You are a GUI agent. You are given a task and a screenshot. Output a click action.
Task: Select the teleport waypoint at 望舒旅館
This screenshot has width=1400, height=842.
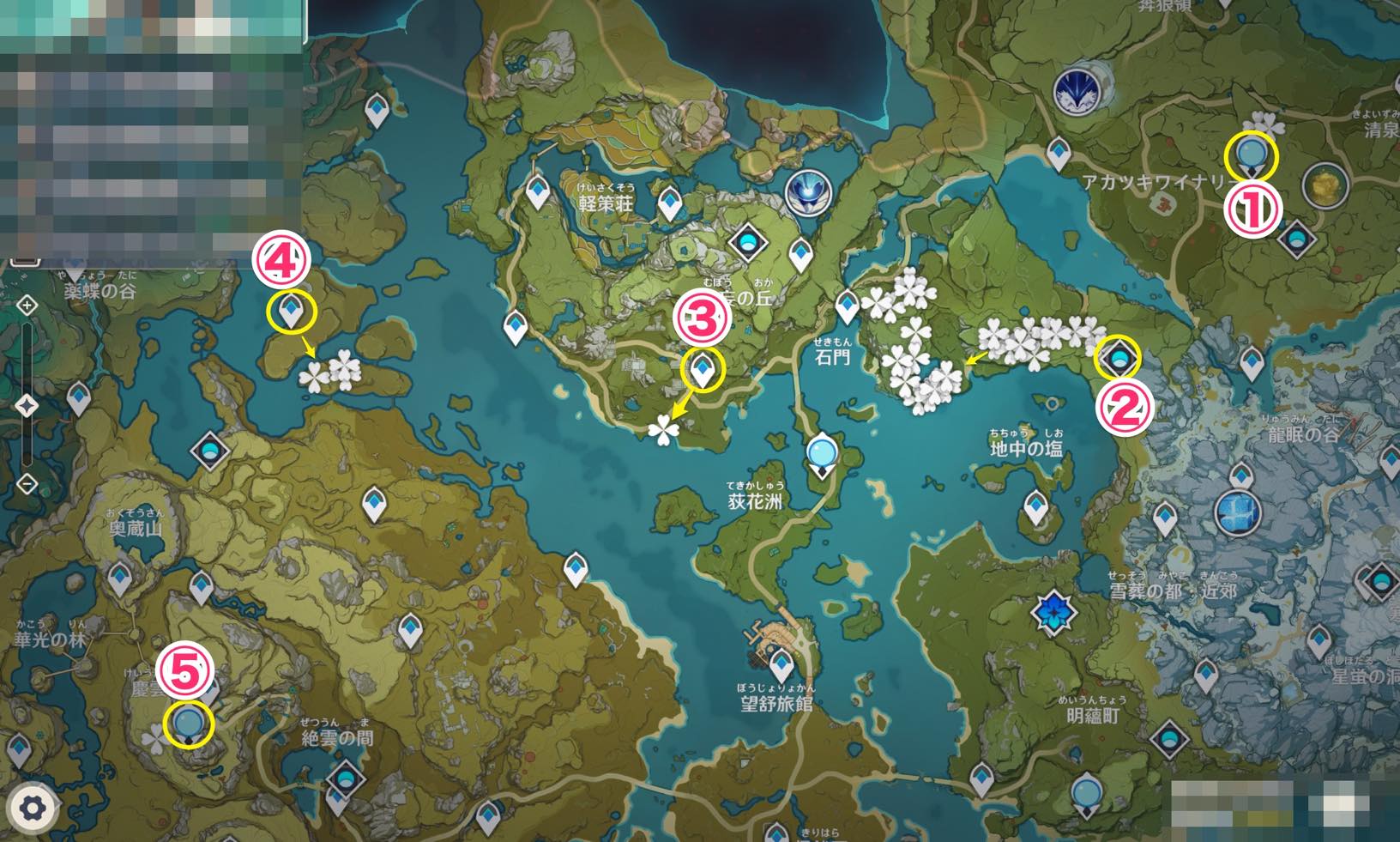(x=781, y=664)
